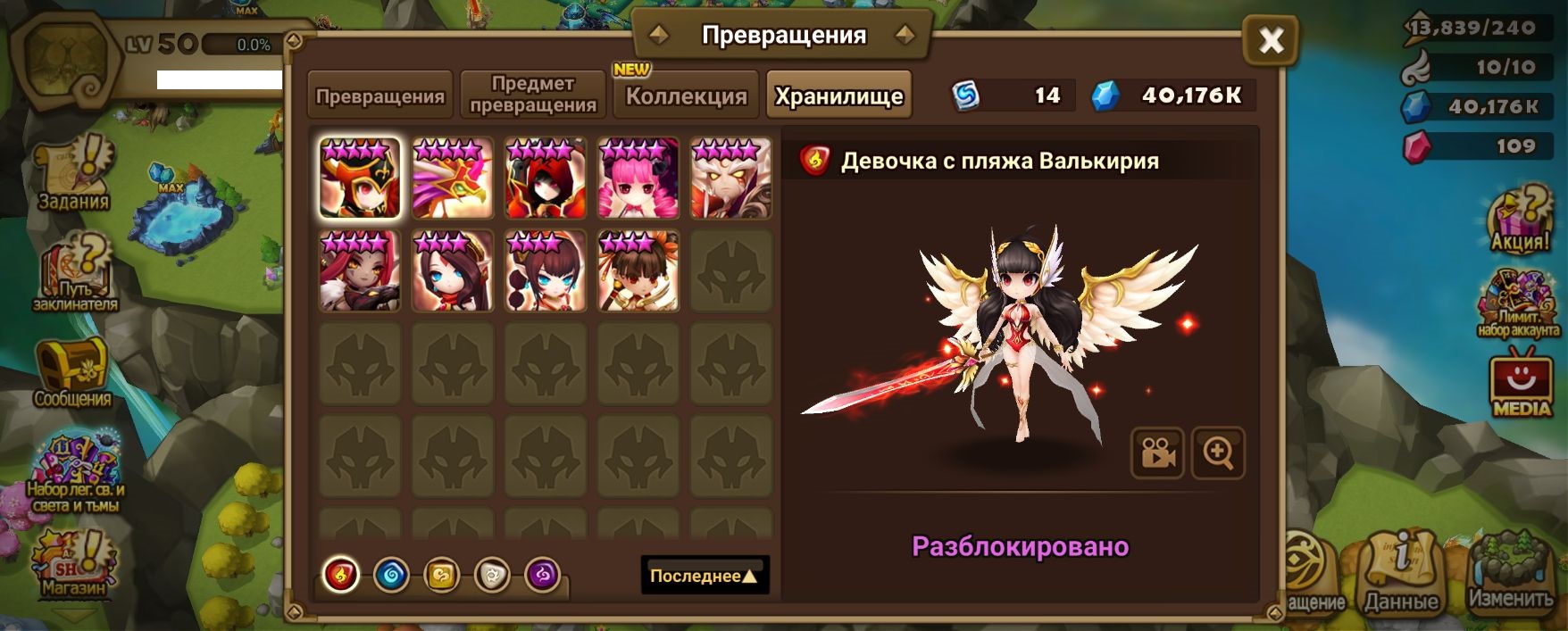Choose the pink-haired girl transmog thumbnail

(x=638, y=179)
